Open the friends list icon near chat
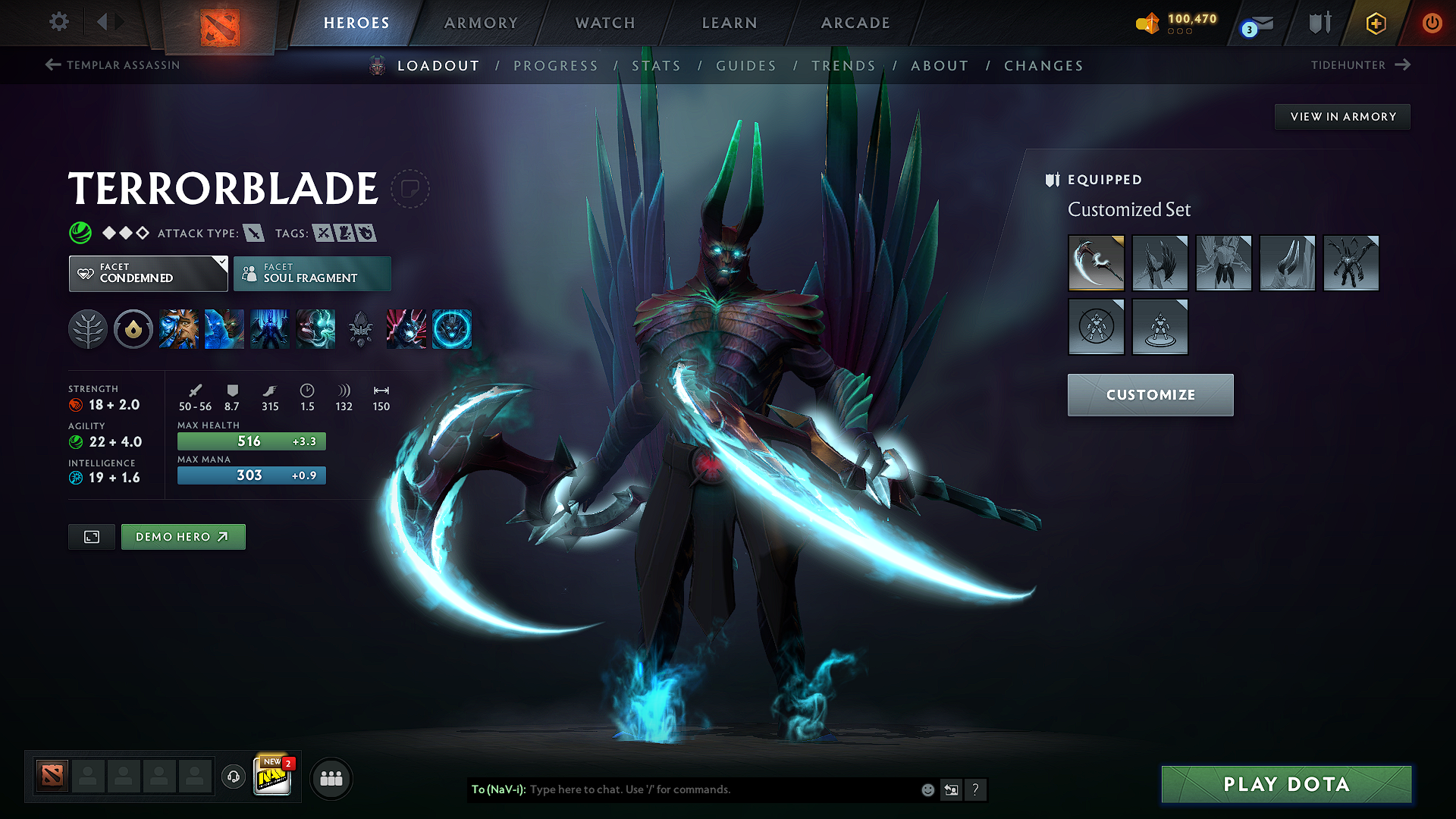Screen dimensions: 1456x819 [331, 777]
